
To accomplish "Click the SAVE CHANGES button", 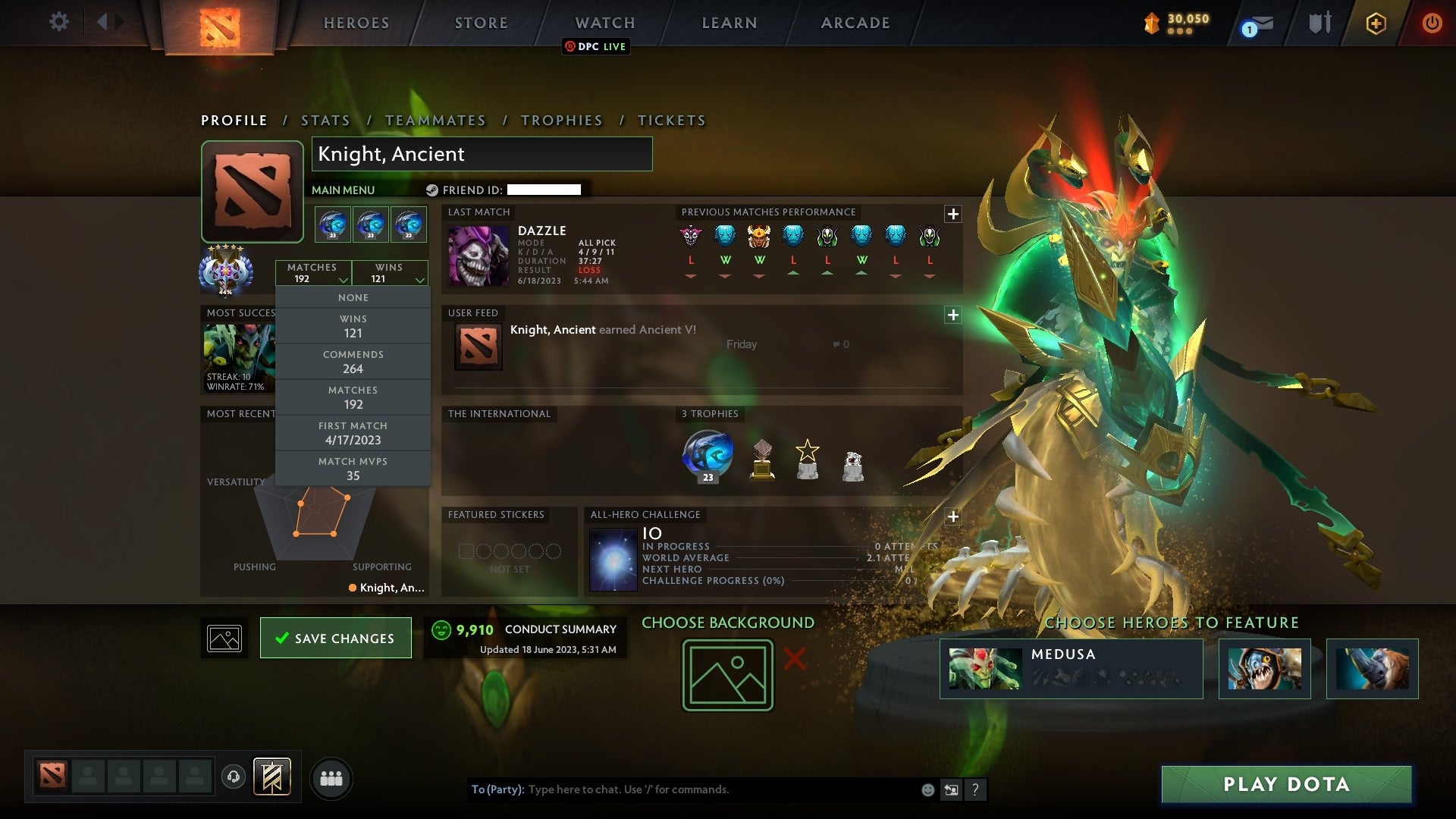I will click(x=335, y=638).
